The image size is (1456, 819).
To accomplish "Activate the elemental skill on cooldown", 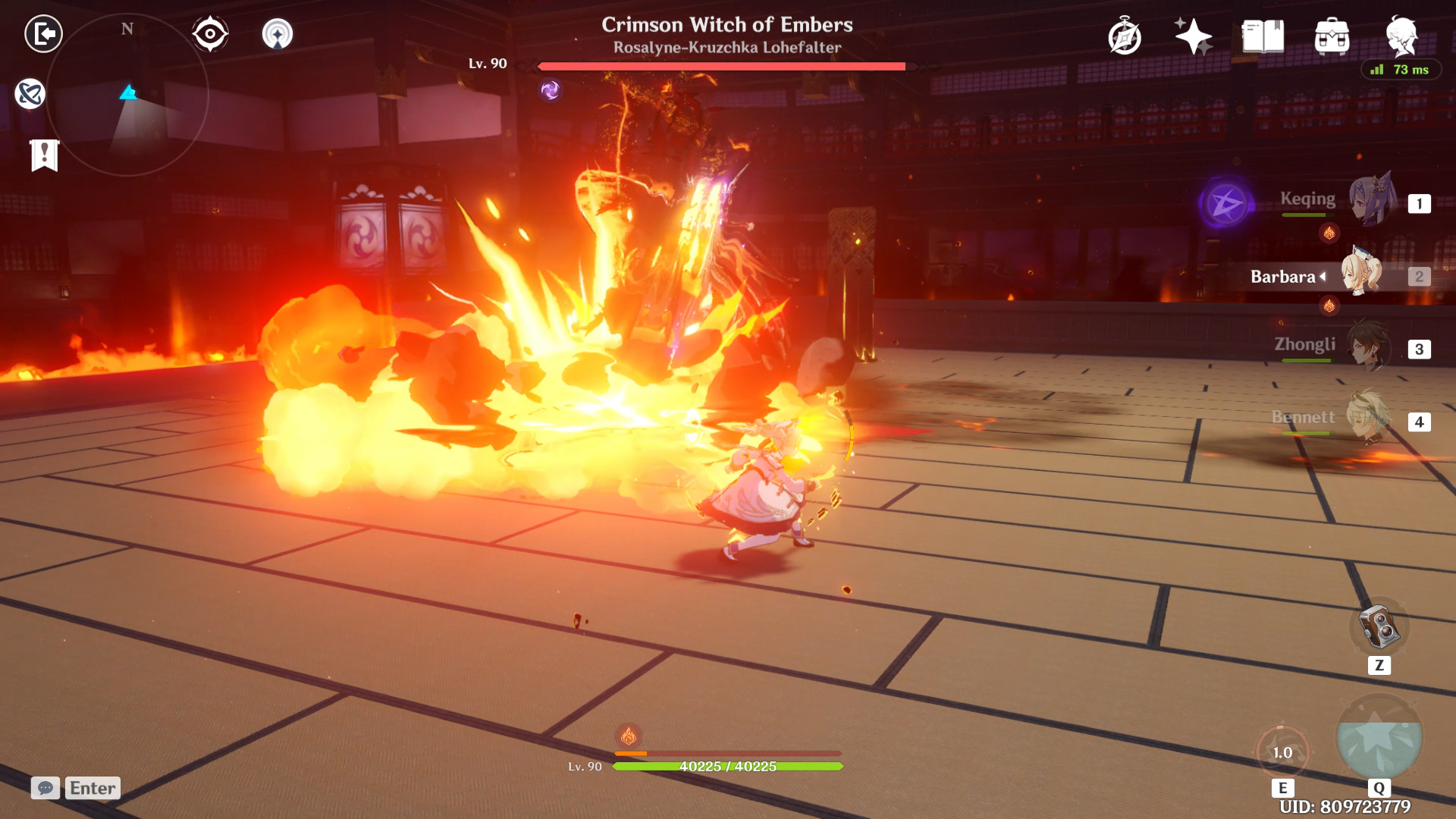I will [x=1282, y=752].
